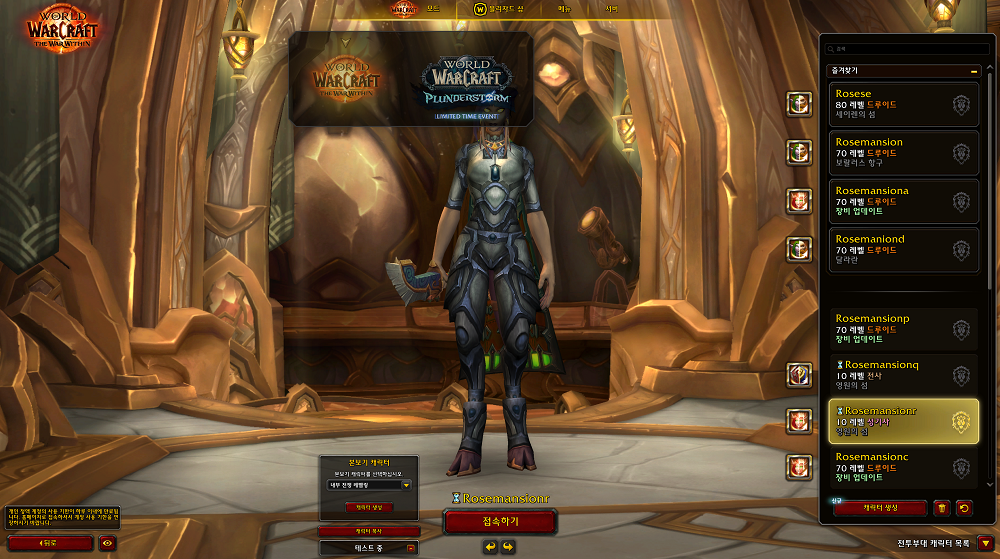
Task: Click the undelete arrow button beside the trash can
Action: click(x=964, y=508)
